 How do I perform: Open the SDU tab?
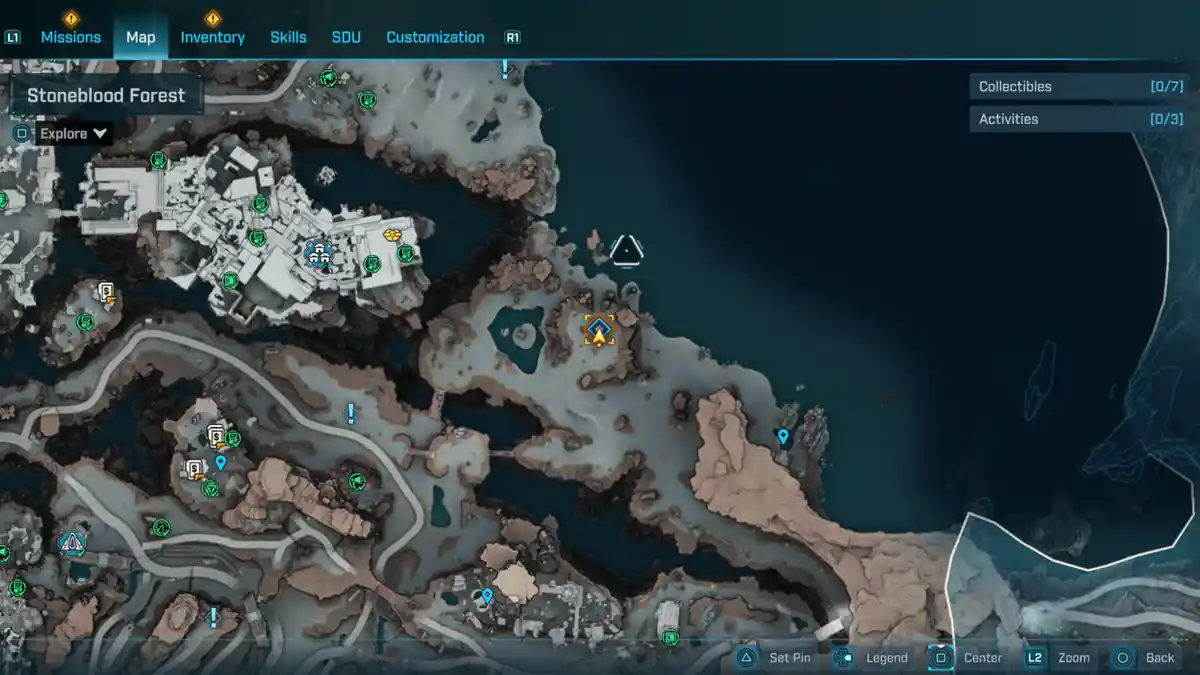(346, 37)
